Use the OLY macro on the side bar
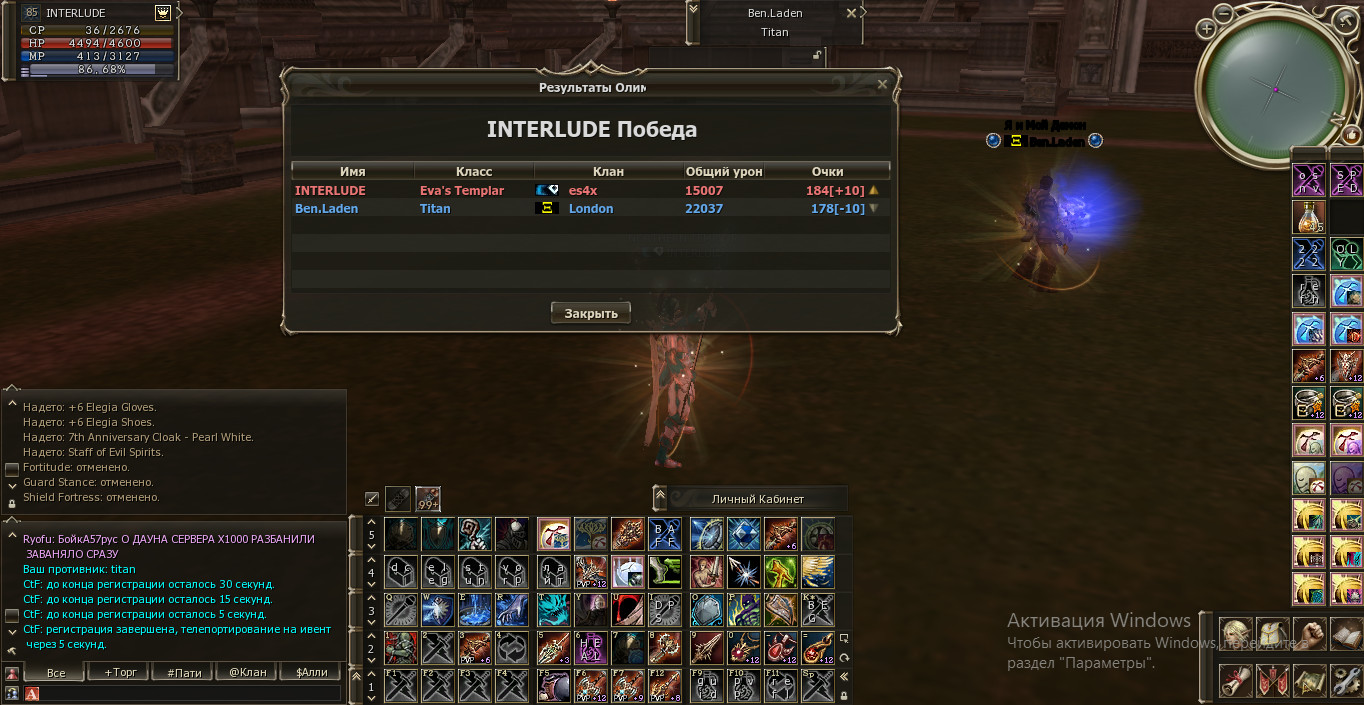 pos(1345,255)
